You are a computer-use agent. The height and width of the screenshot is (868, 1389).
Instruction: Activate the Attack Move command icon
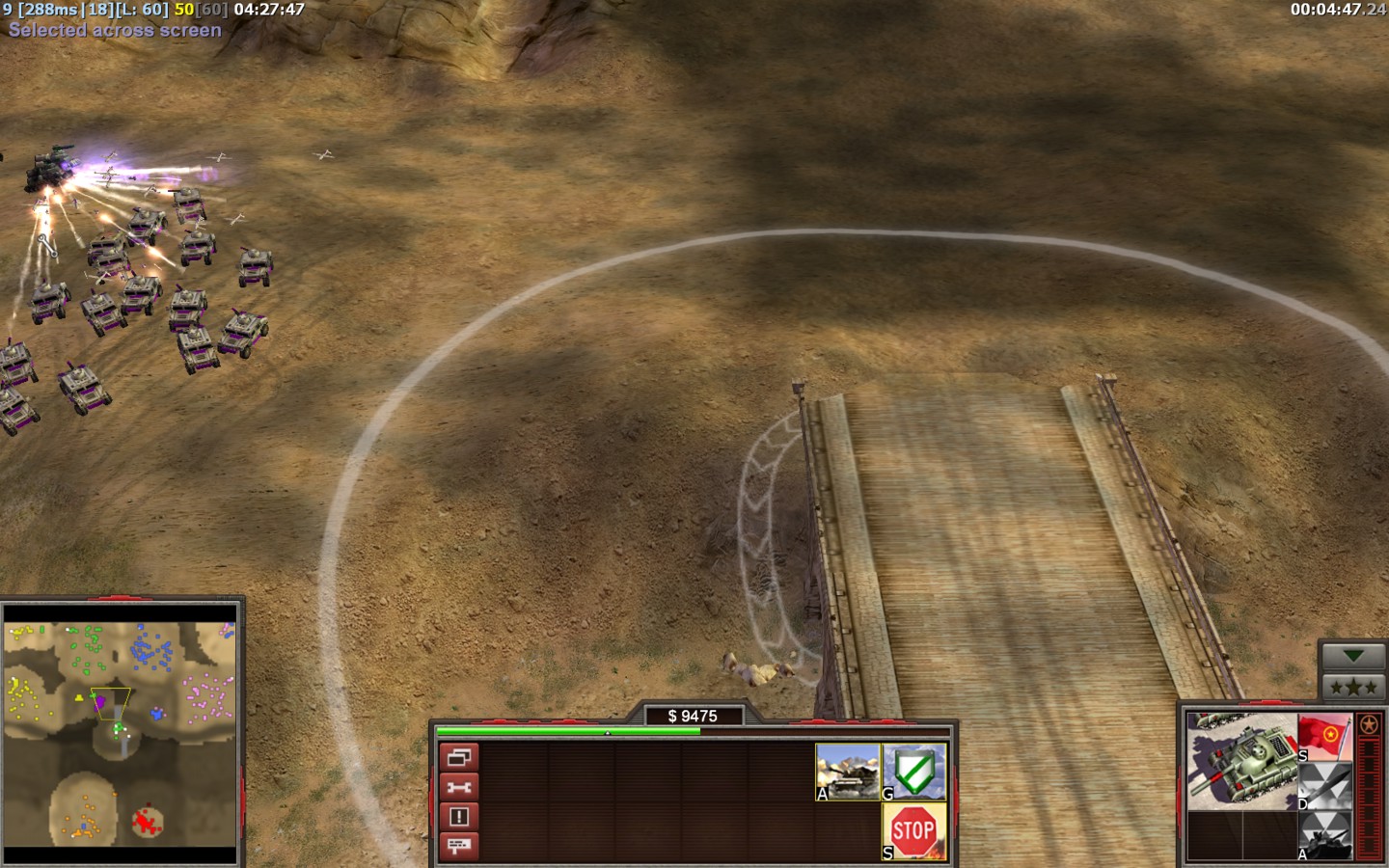[848, 772]
